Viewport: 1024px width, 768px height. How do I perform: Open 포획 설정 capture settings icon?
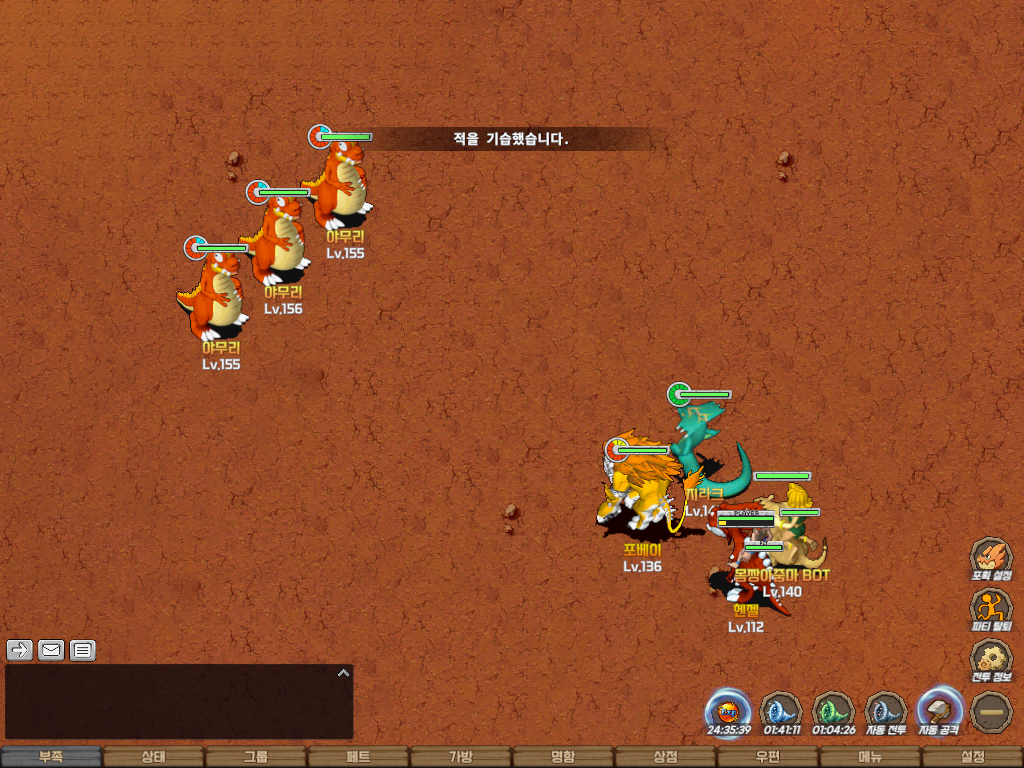991,556
